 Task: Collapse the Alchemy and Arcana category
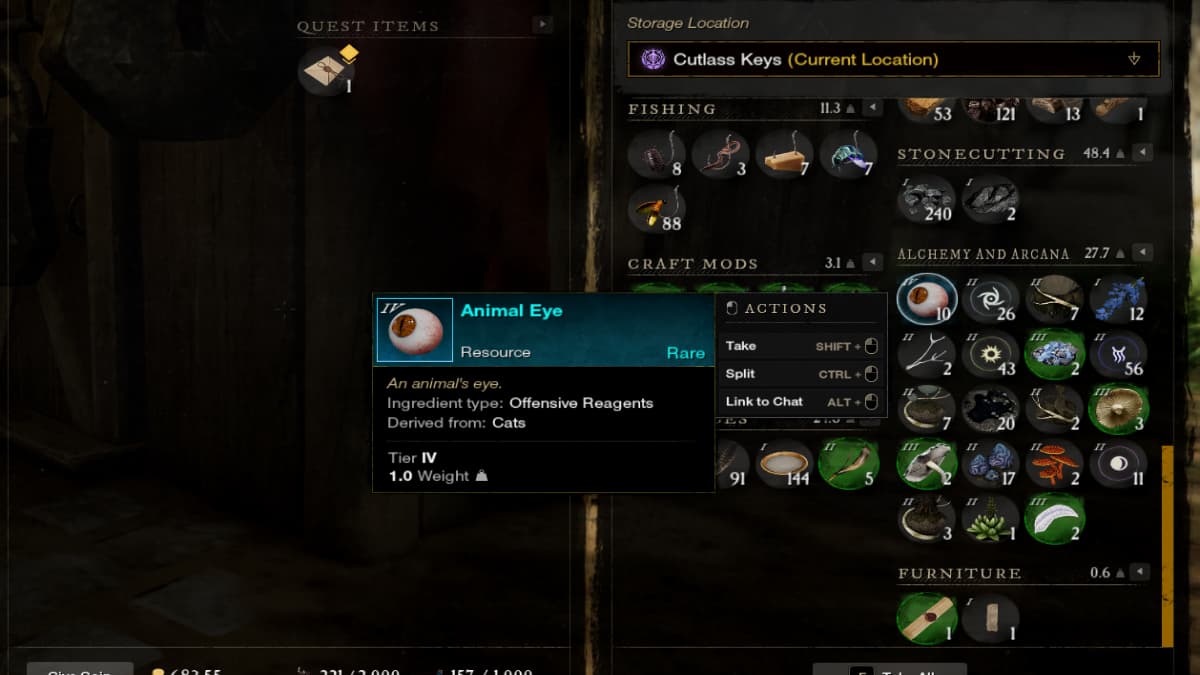point(1142,253)
